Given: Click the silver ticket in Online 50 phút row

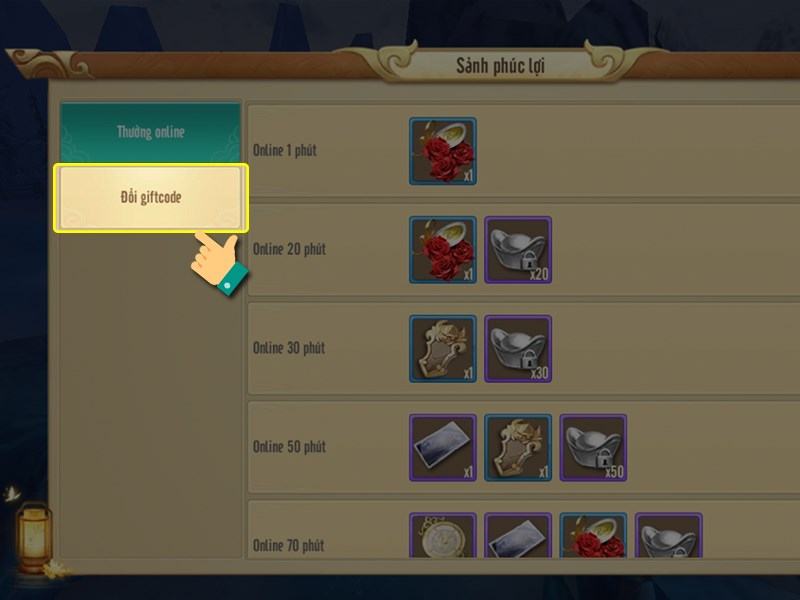Looking at the screenshot, I should [442, 447].
